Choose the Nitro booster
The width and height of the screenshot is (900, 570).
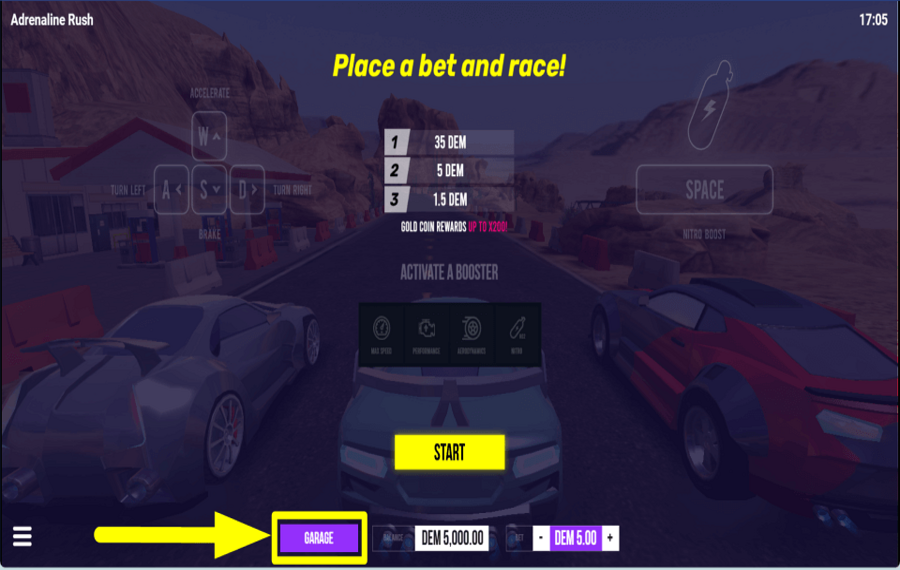coord(518,333)
